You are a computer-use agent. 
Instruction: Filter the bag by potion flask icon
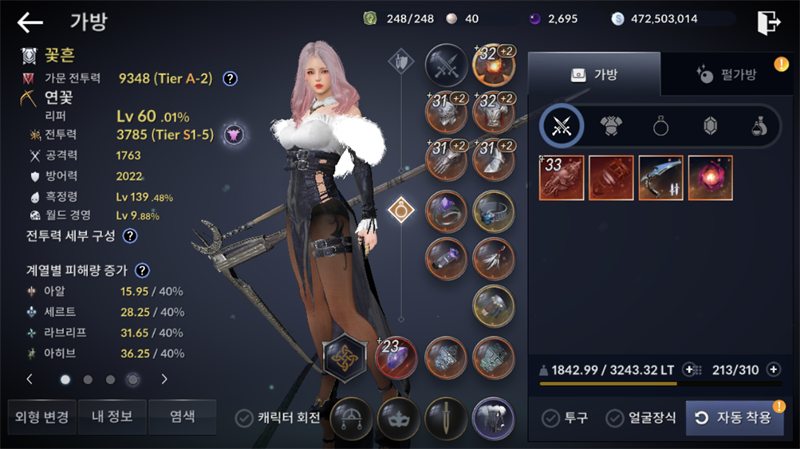758,126
